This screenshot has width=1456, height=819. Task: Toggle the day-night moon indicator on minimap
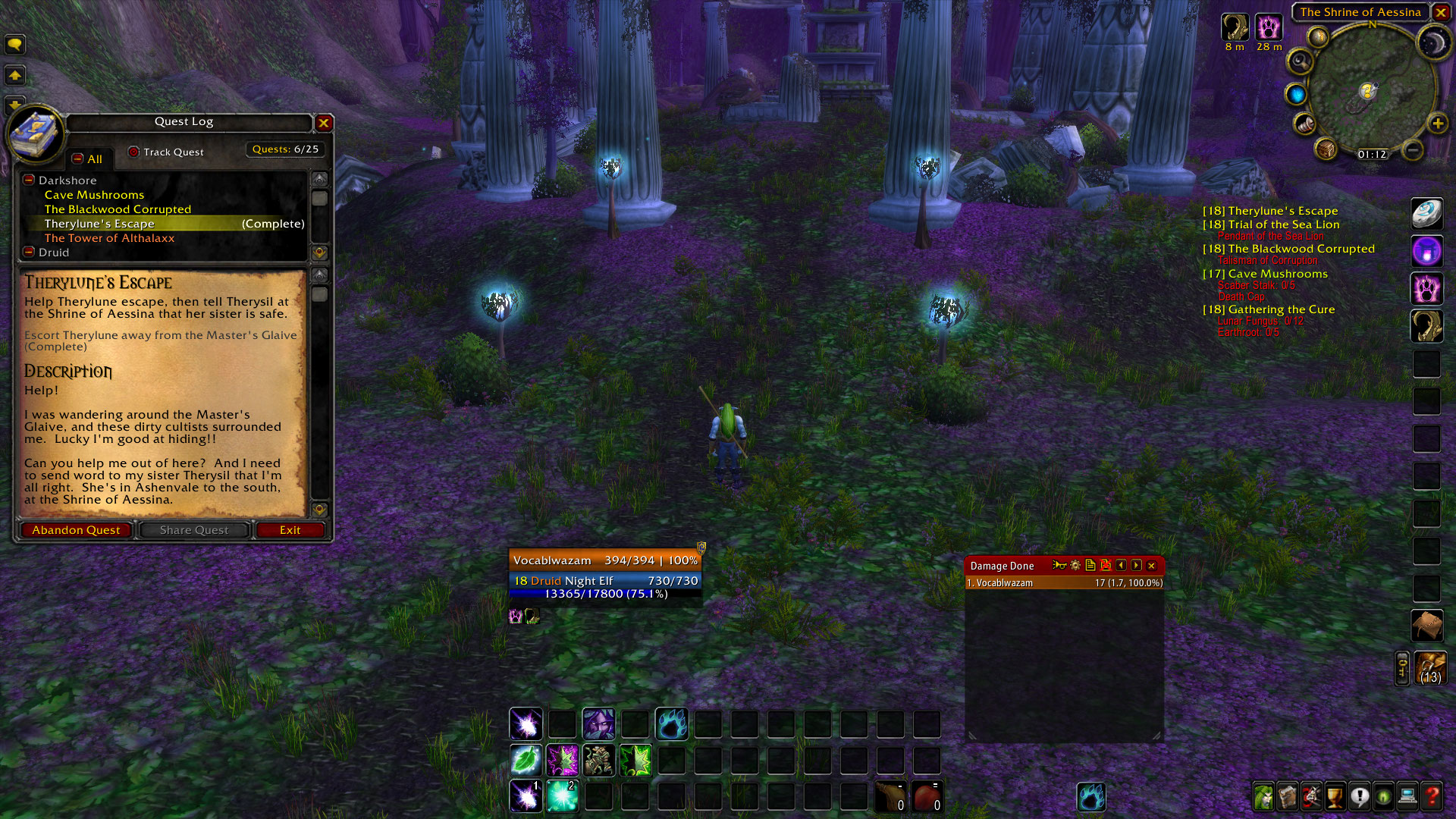click(1436, 42)
